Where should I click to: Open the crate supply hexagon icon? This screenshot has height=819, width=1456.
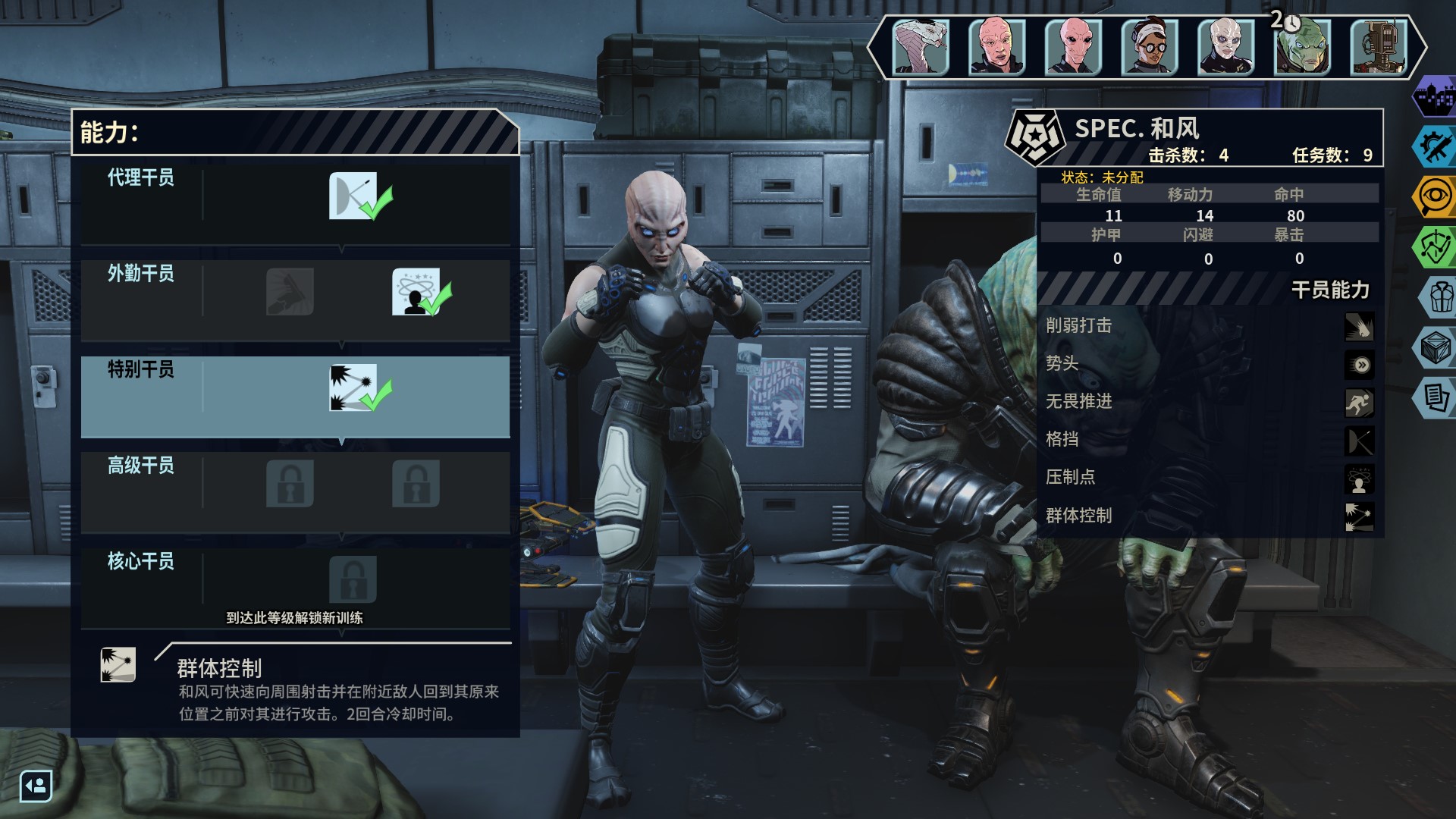pyautogui.click(x=1435, y=347)
